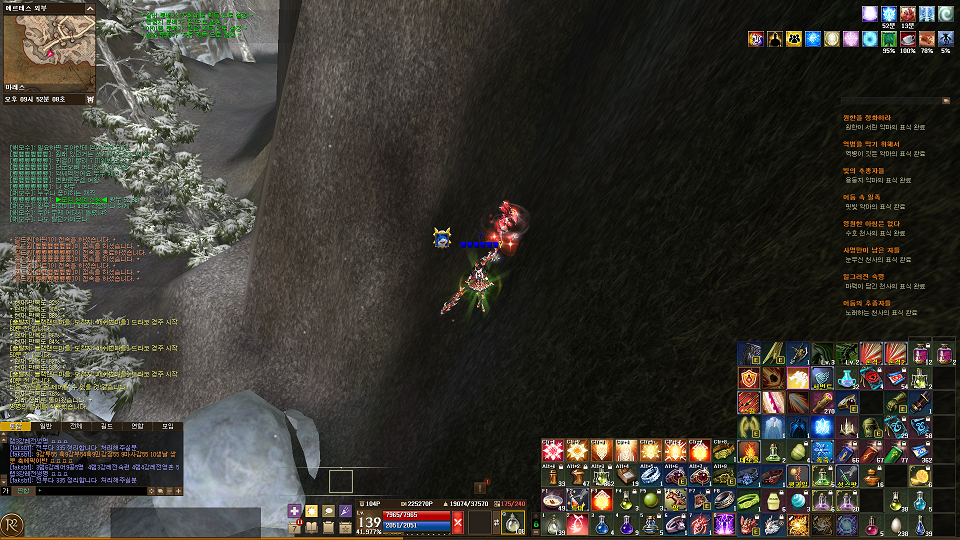Switch to the 일반 chat tab
Image resolution: width=960 pixels, height=540 pixels.
point(46,426)
